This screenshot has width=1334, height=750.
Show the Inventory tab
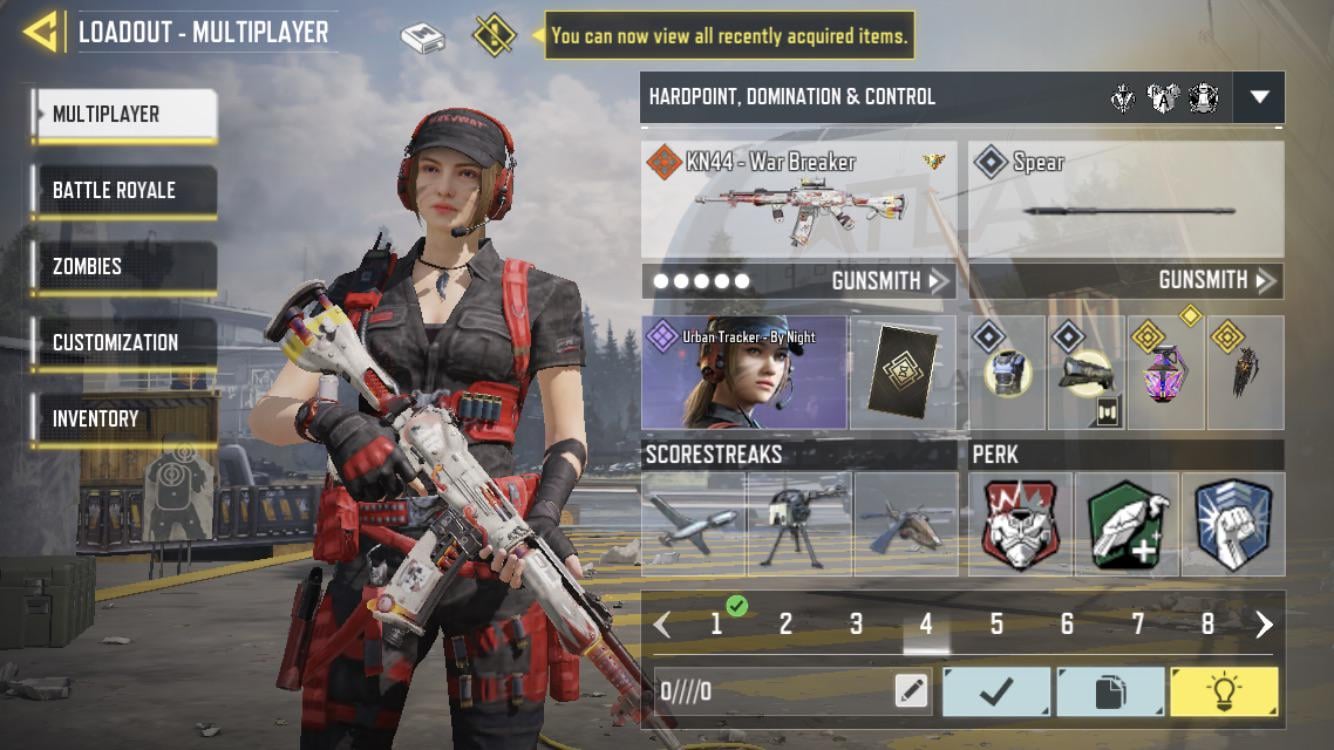click(x=125, y=418)
